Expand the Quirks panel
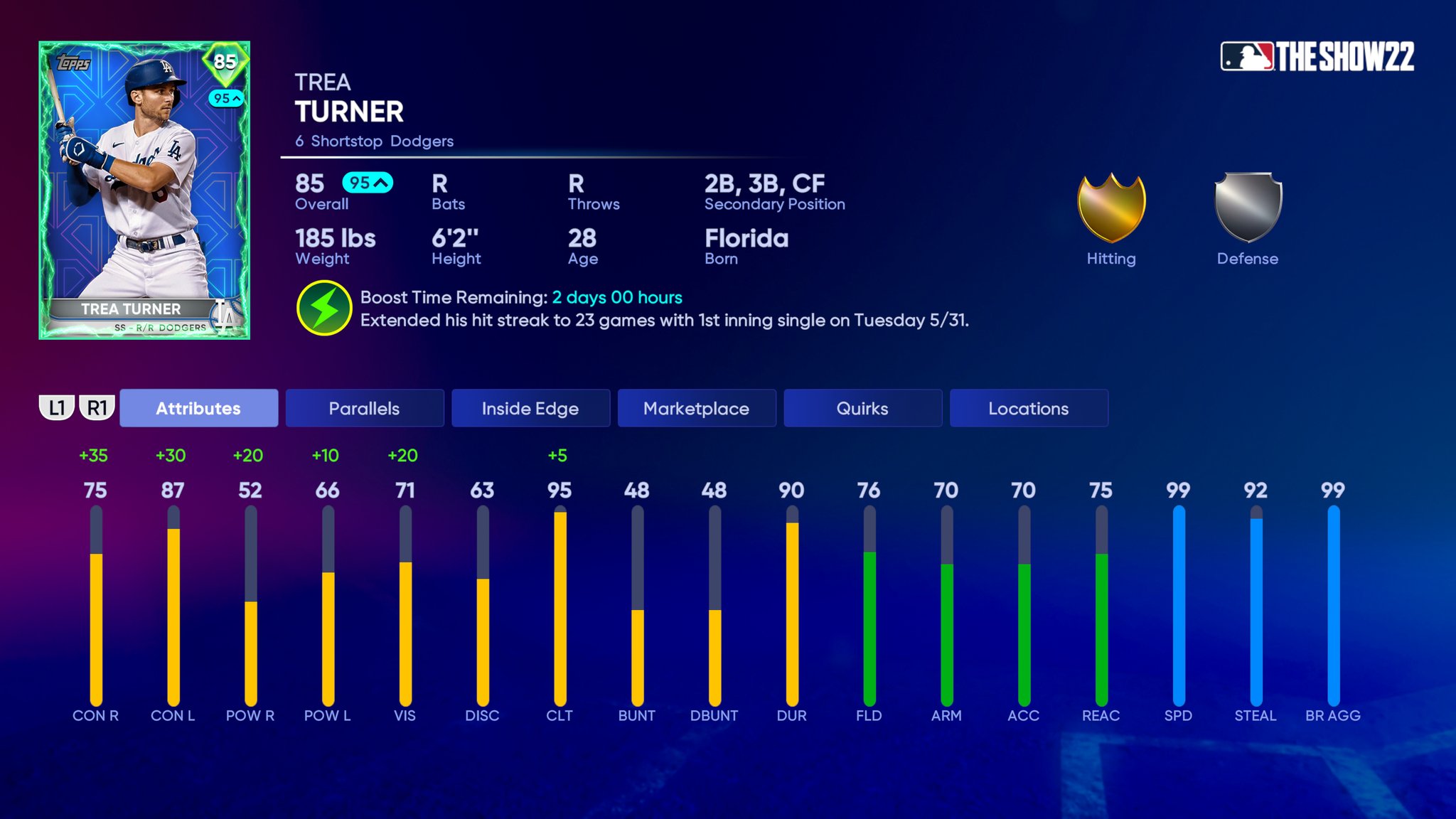 (862, 408)
